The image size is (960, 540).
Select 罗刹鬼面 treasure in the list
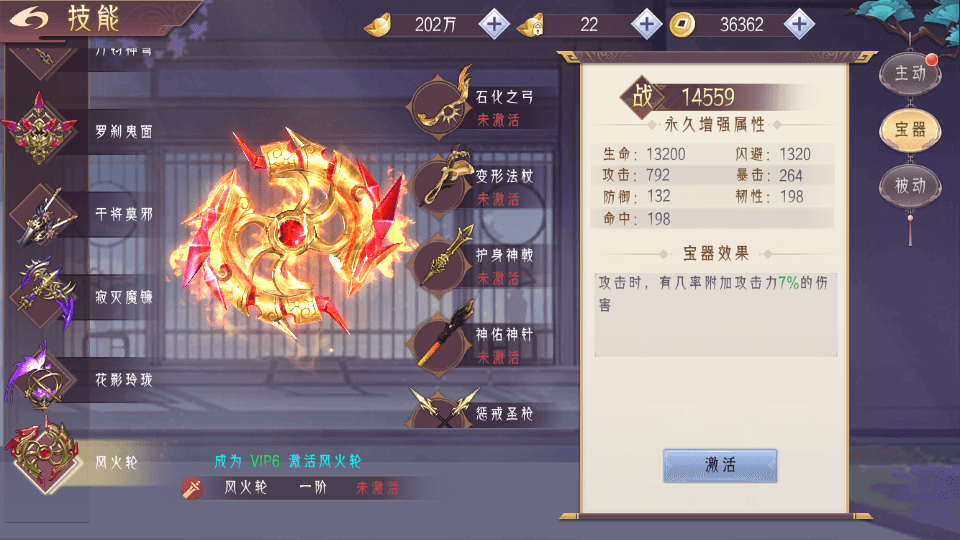(x=90, y=132)
